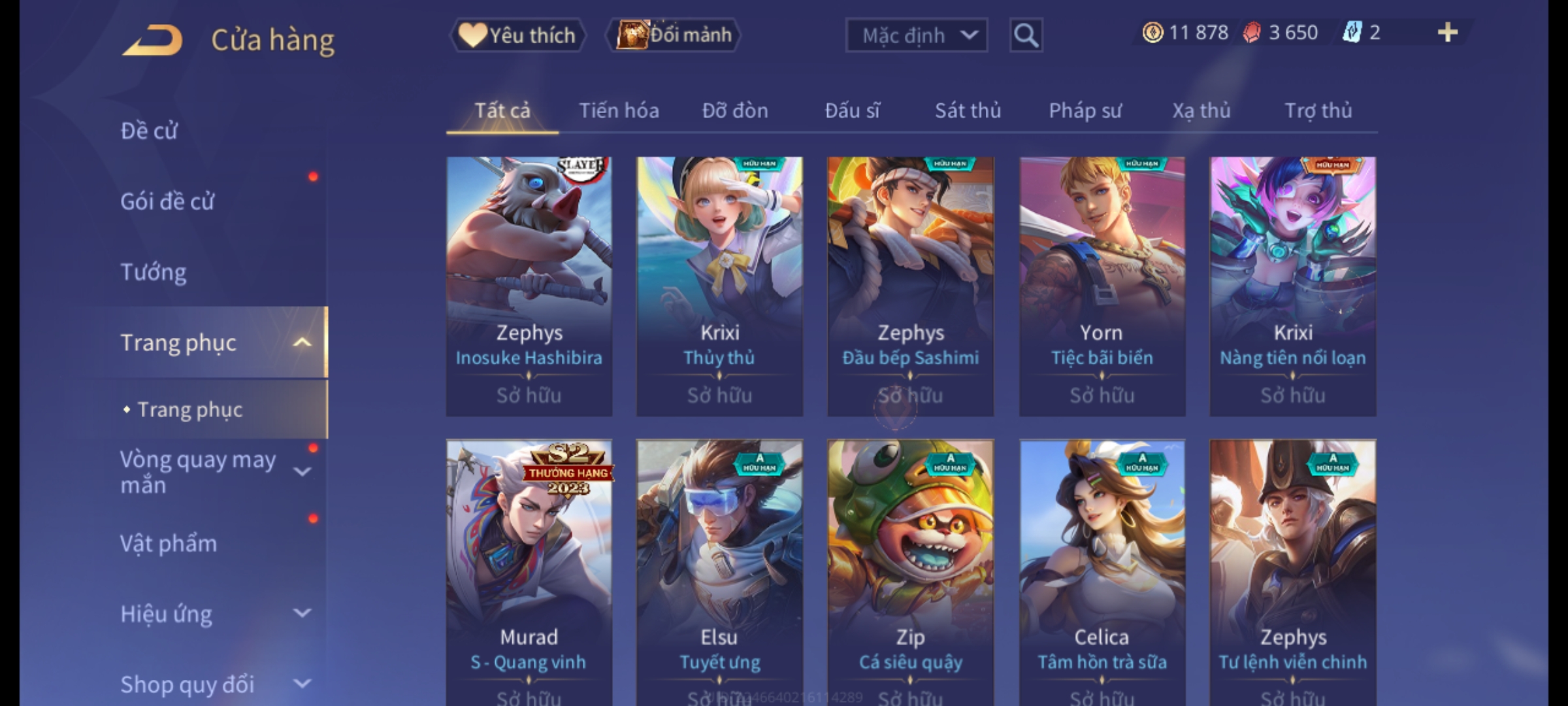The height and width of the screenshot is (706, 1568).
Task: Select the Zephys Inosuke Hashibira skin card
Action: point(529,286)
